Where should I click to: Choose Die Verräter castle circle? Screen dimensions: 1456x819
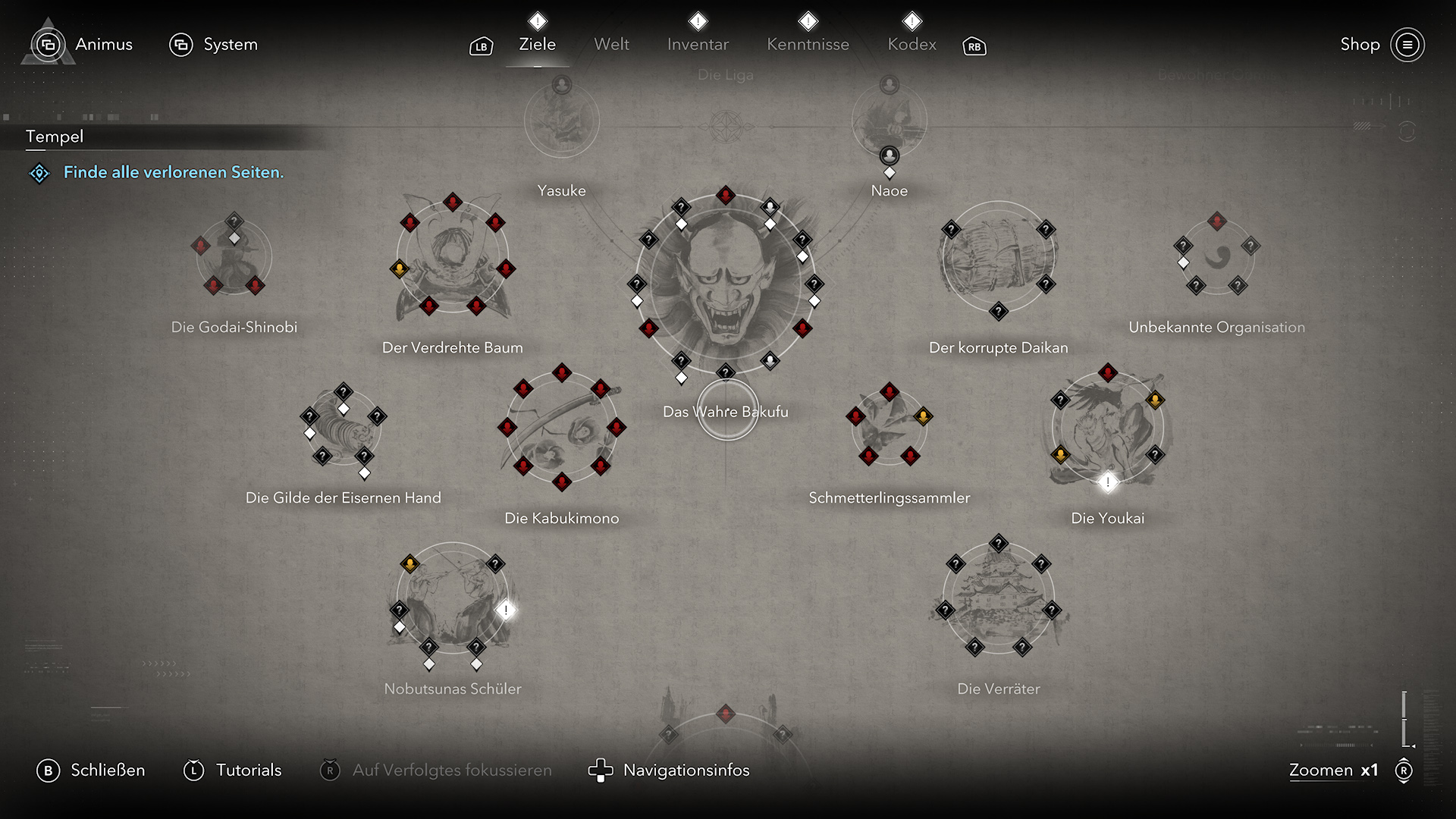click(x=998, y=599)
